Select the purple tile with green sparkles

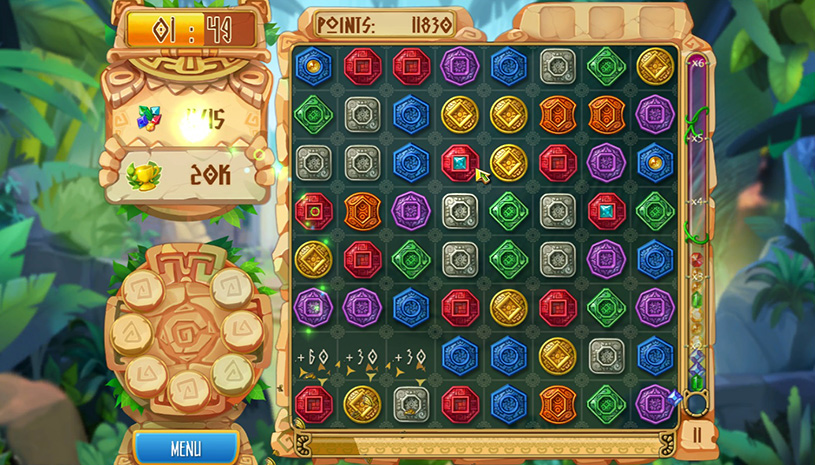pyautogui.click(x=314, y=307)
